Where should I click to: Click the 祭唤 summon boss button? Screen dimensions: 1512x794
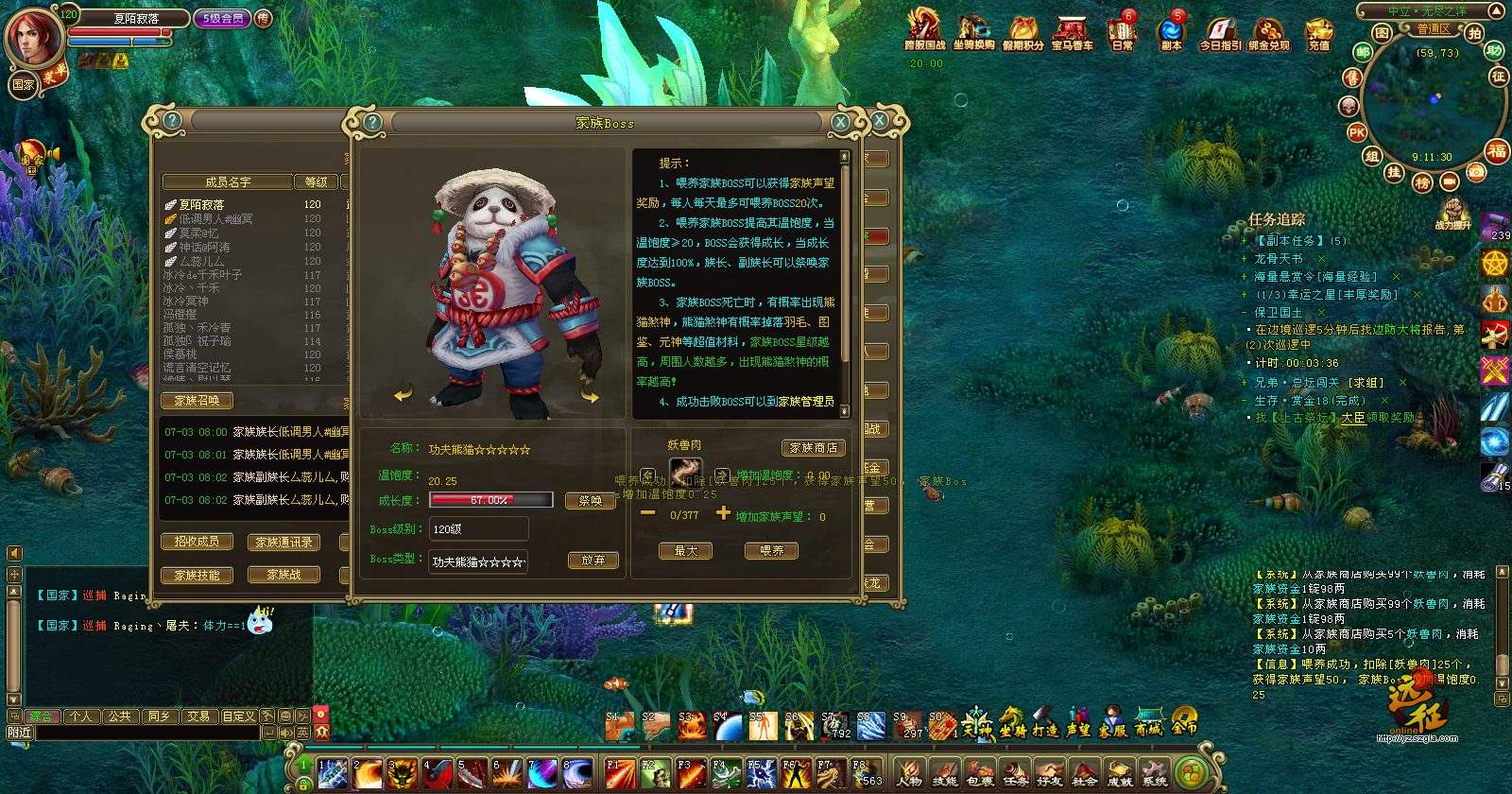pos(591,501)
